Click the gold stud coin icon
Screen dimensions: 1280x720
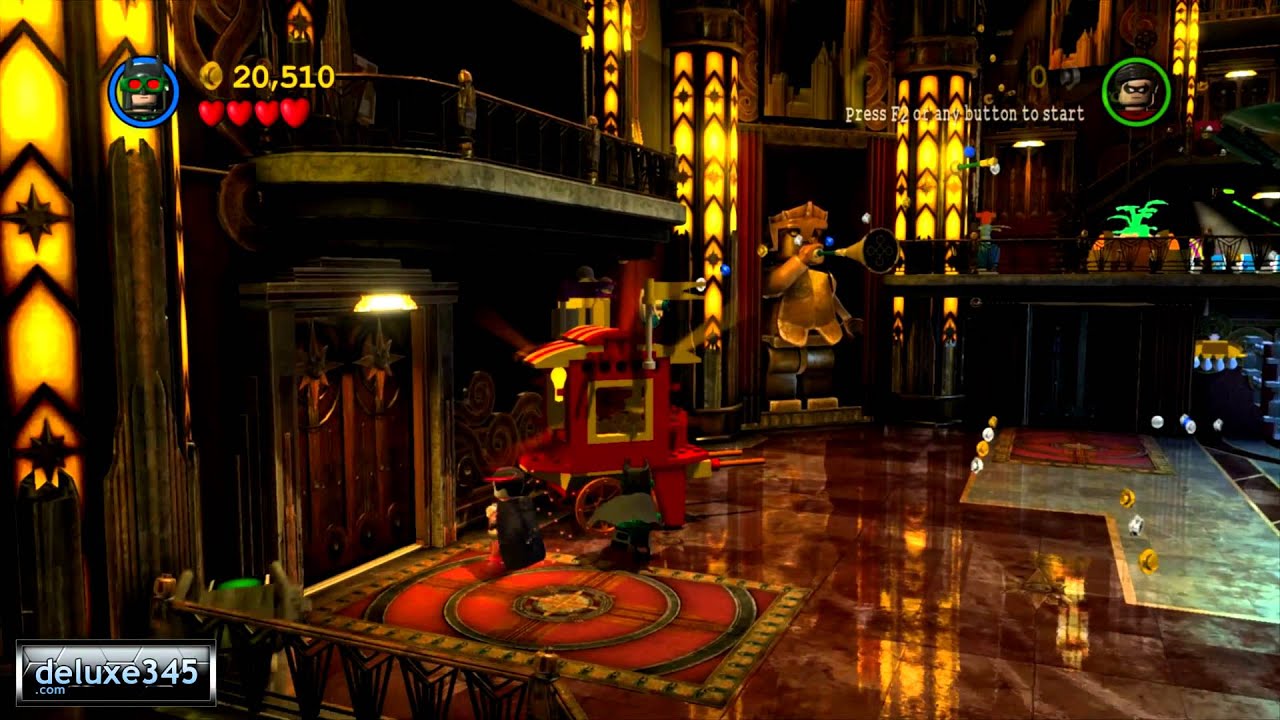[211, 75]
